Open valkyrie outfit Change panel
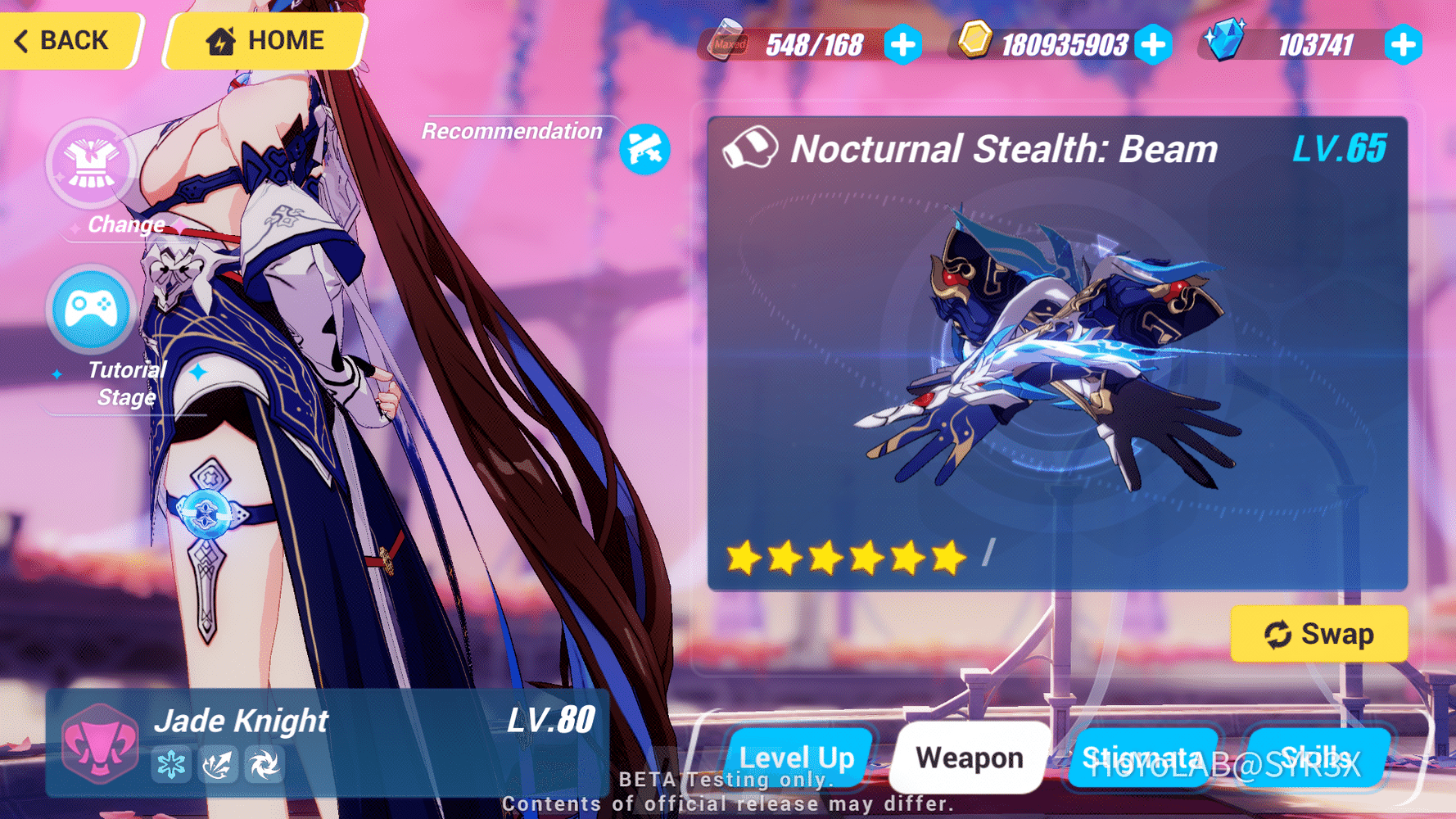The image size is (1456, 819). coord(91,165)
